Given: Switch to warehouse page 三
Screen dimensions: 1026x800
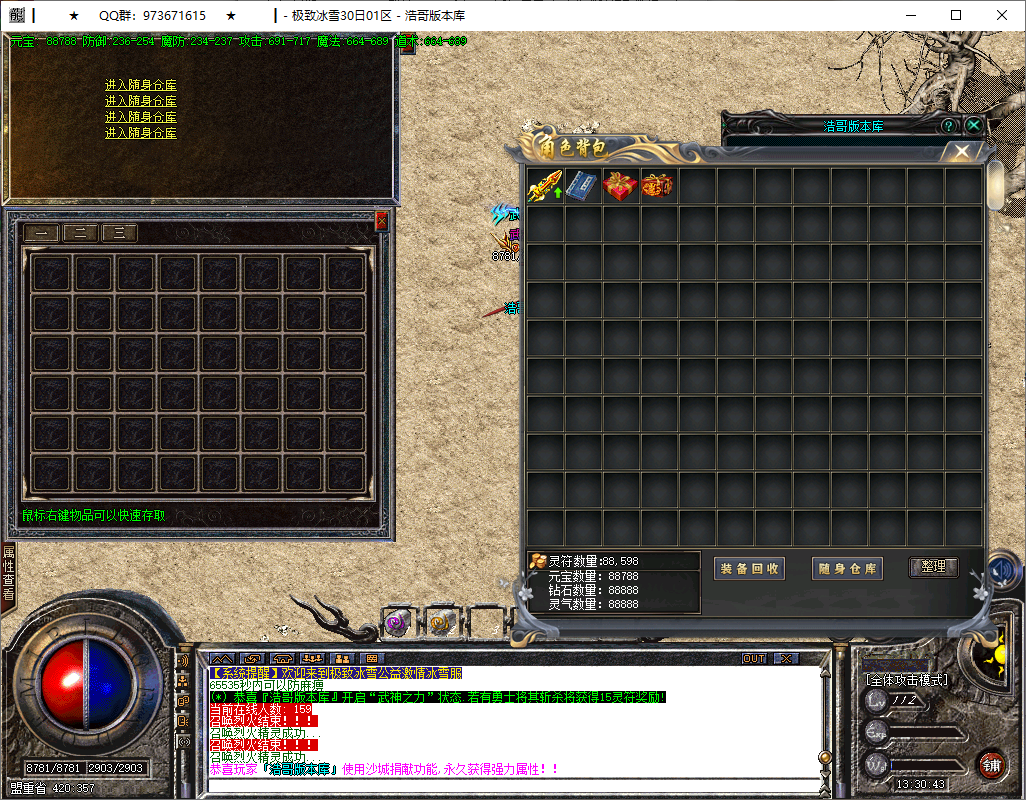Looking at the screenshot, I should 119,233.
